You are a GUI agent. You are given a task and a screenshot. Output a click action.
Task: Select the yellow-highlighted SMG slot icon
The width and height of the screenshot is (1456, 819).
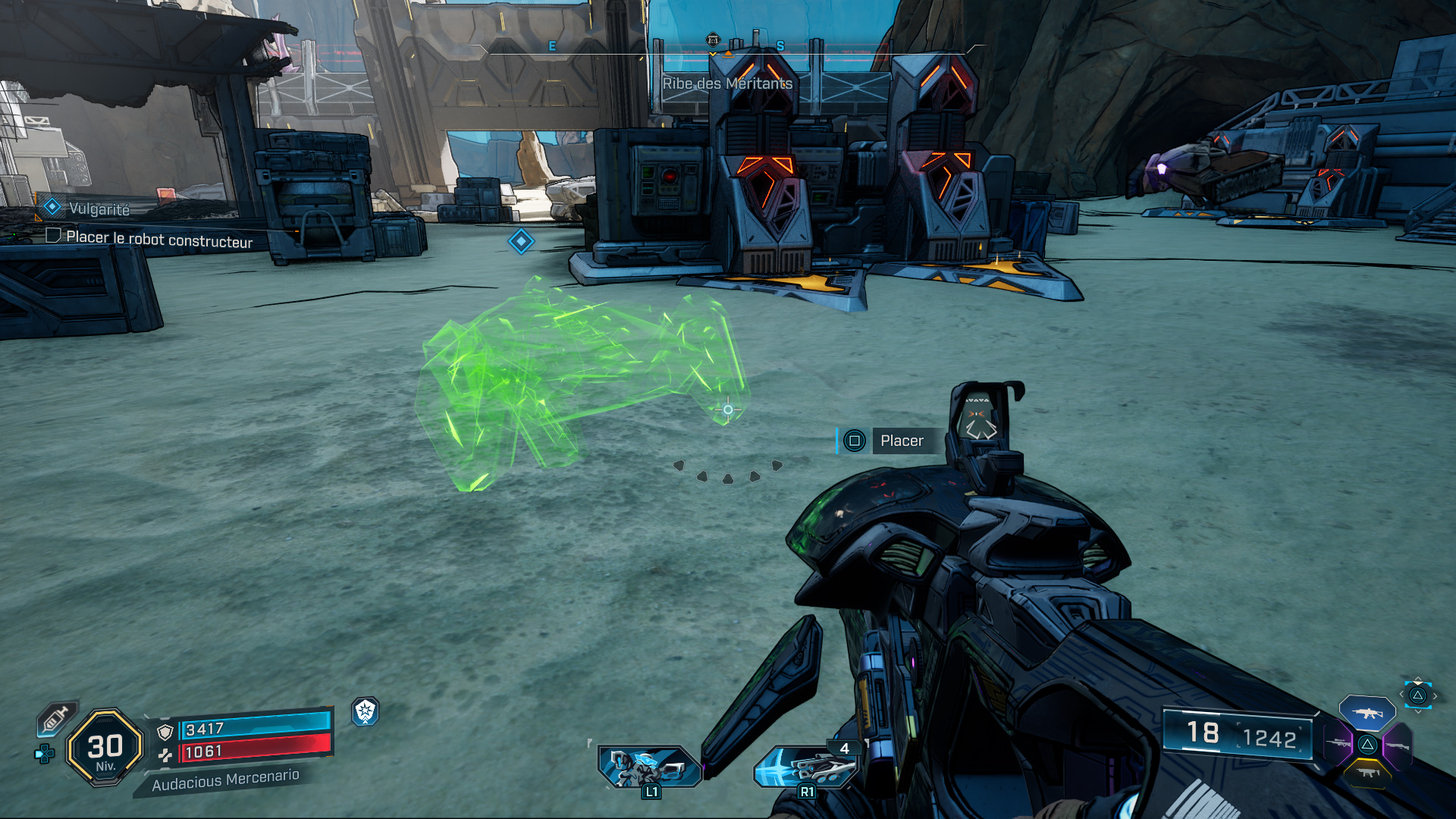click(x=1367, y=773)
